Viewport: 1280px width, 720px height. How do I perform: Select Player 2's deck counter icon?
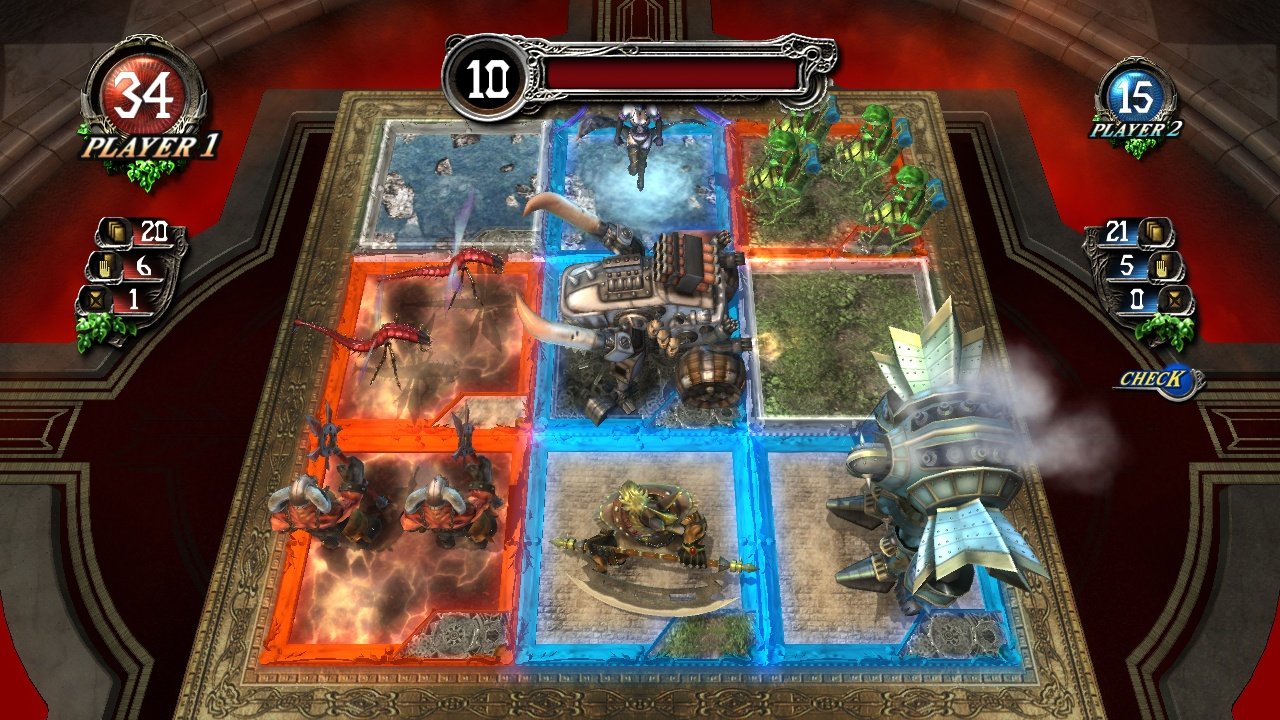click(x=1153, y=232)
